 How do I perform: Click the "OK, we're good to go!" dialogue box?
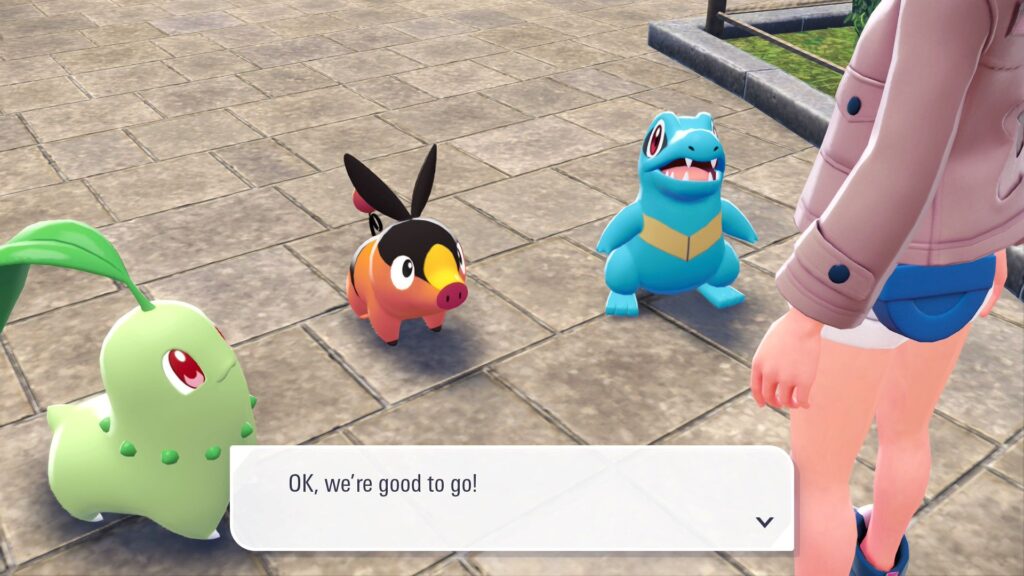tap(511, 498)
